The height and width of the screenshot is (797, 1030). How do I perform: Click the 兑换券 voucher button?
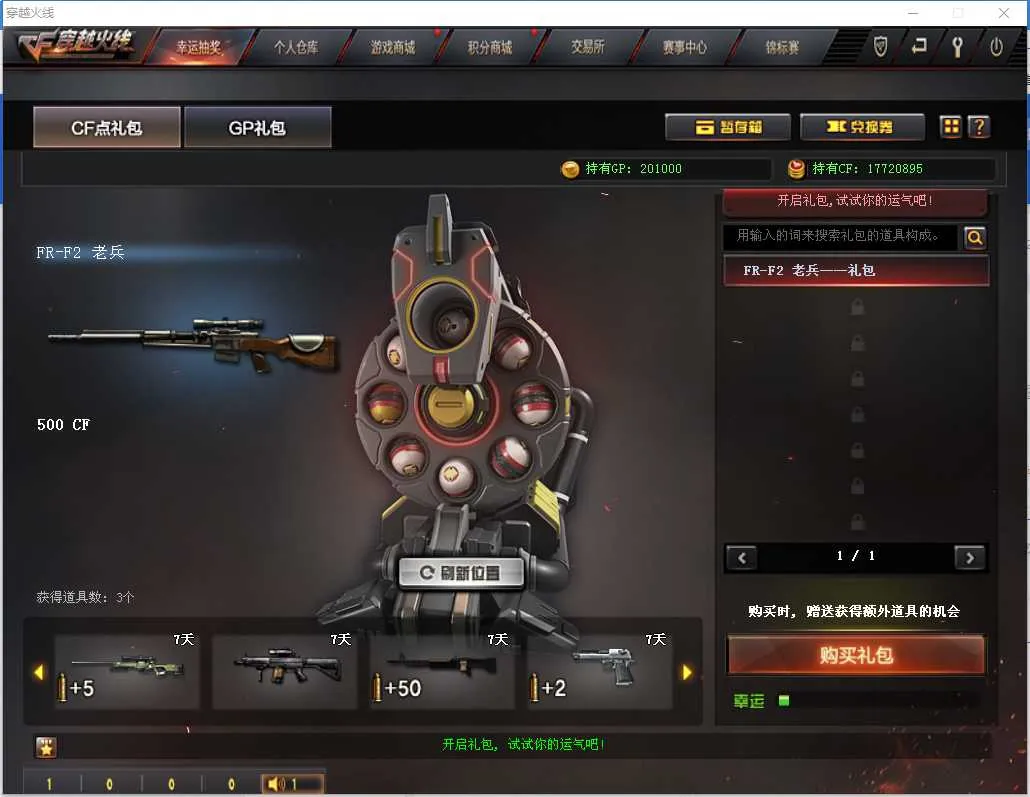861,127
